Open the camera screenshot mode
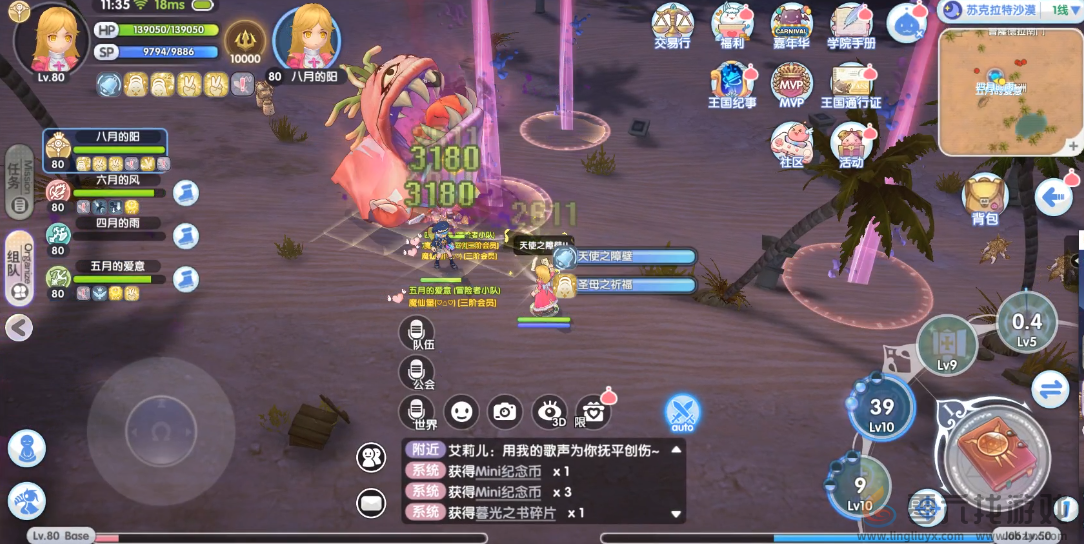The image size is (1084, 544). click(x=505, y=411)
